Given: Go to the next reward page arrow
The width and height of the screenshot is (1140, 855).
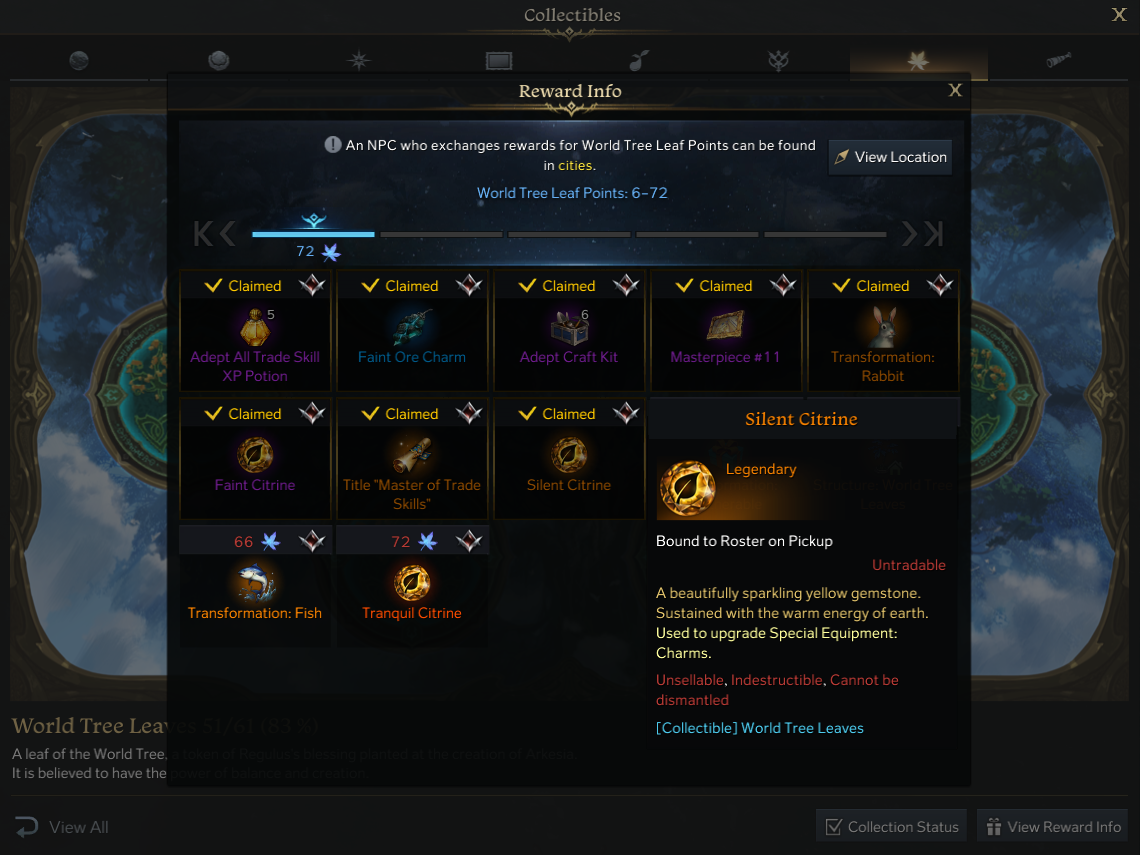Looking at the screenshot, I should (909, 234).
